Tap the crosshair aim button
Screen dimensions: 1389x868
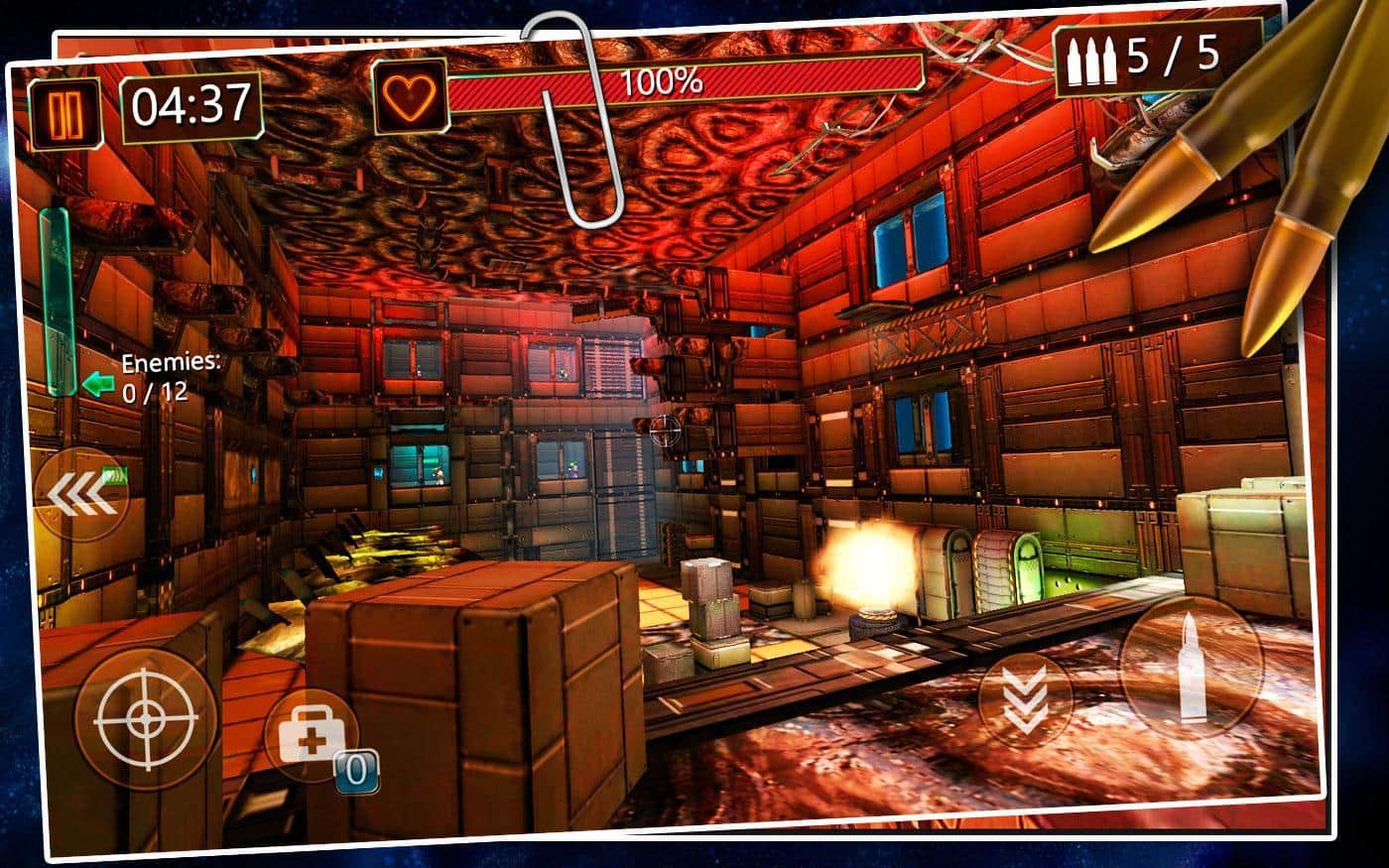[x=146, y=717]
